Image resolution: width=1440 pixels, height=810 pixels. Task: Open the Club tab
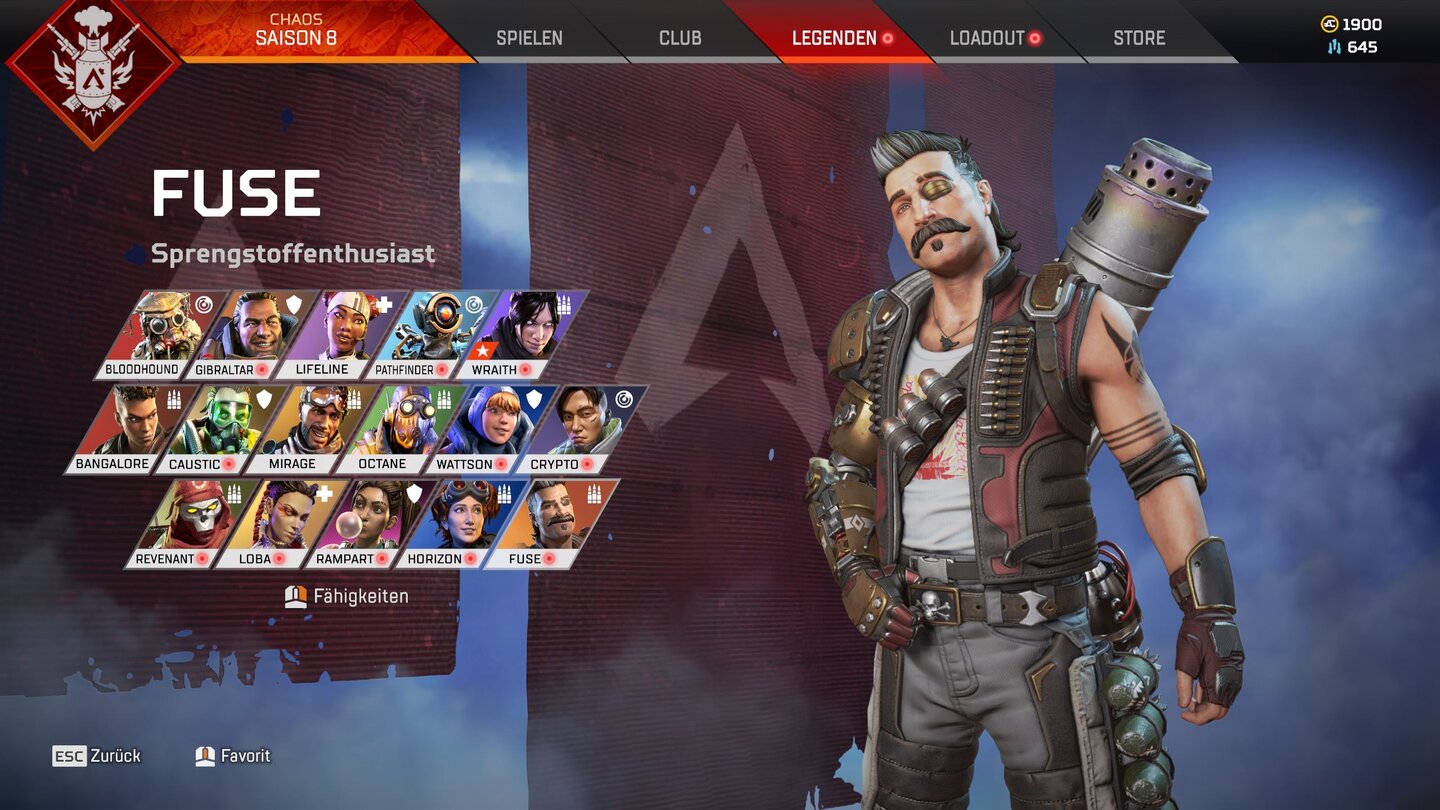click(x=680, y=38)
